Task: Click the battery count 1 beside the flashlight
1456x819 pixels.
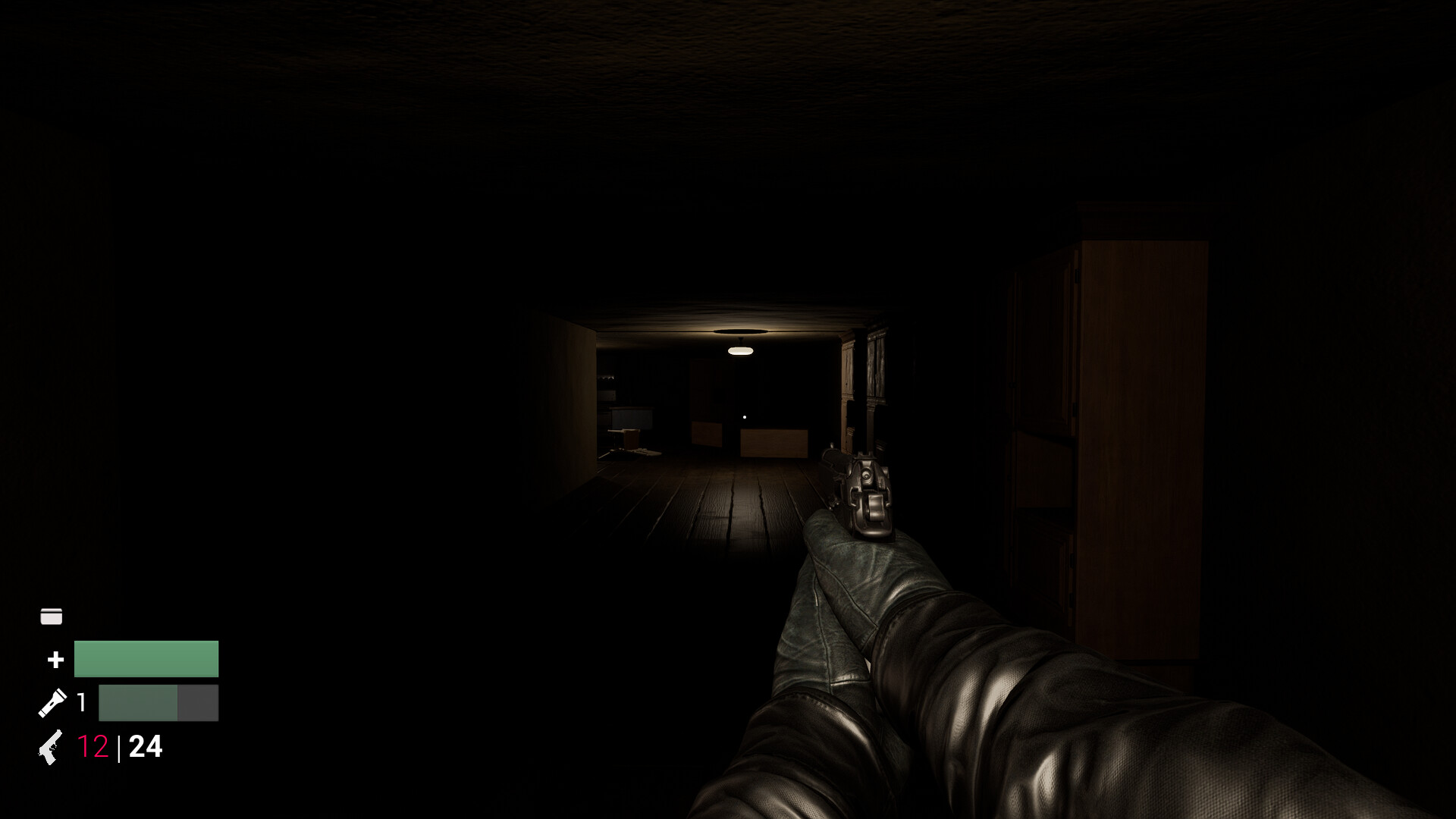Action: point(81,702)
